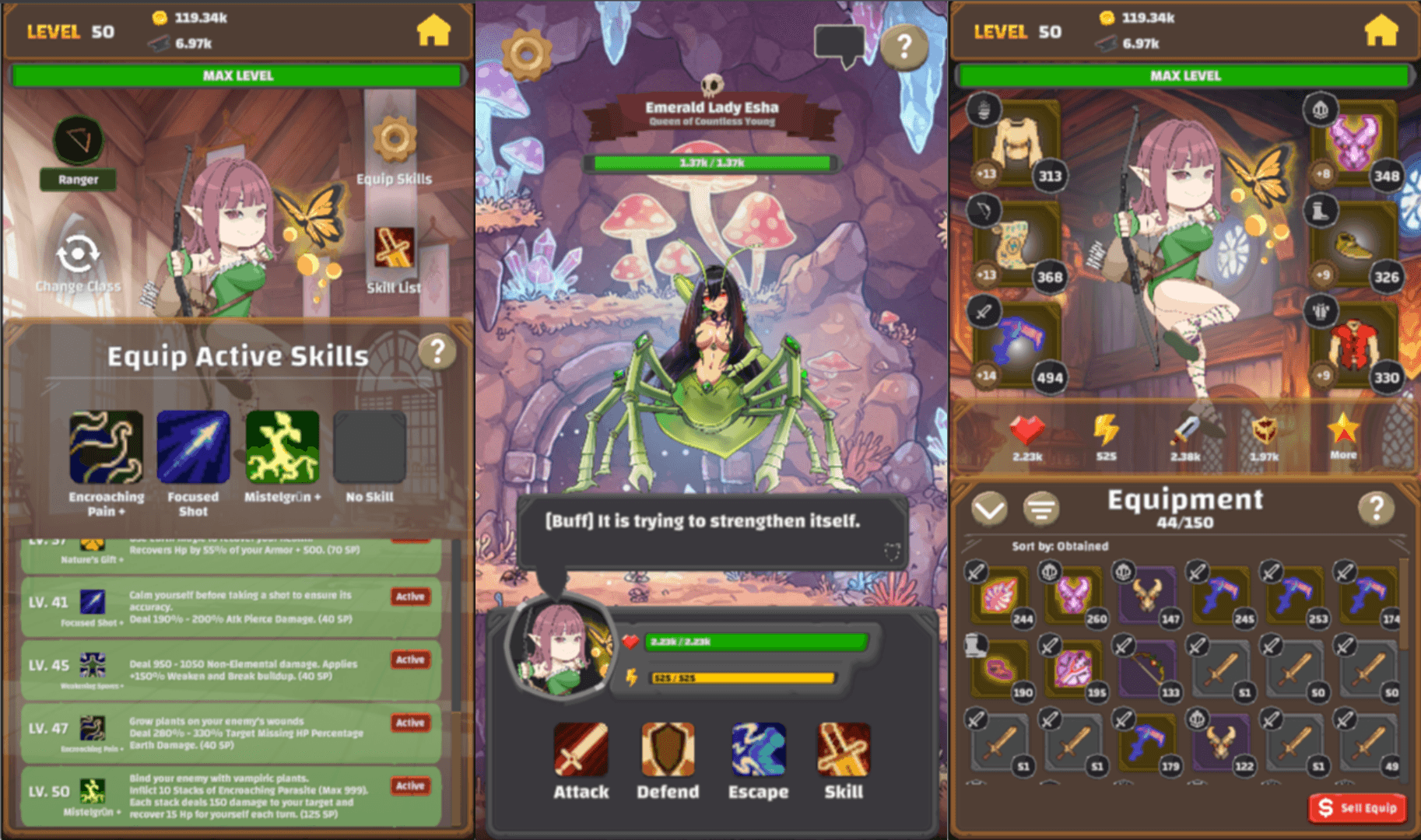
Task: Click Emerald Lady Esha's health bar
Action: pos(710,162)
